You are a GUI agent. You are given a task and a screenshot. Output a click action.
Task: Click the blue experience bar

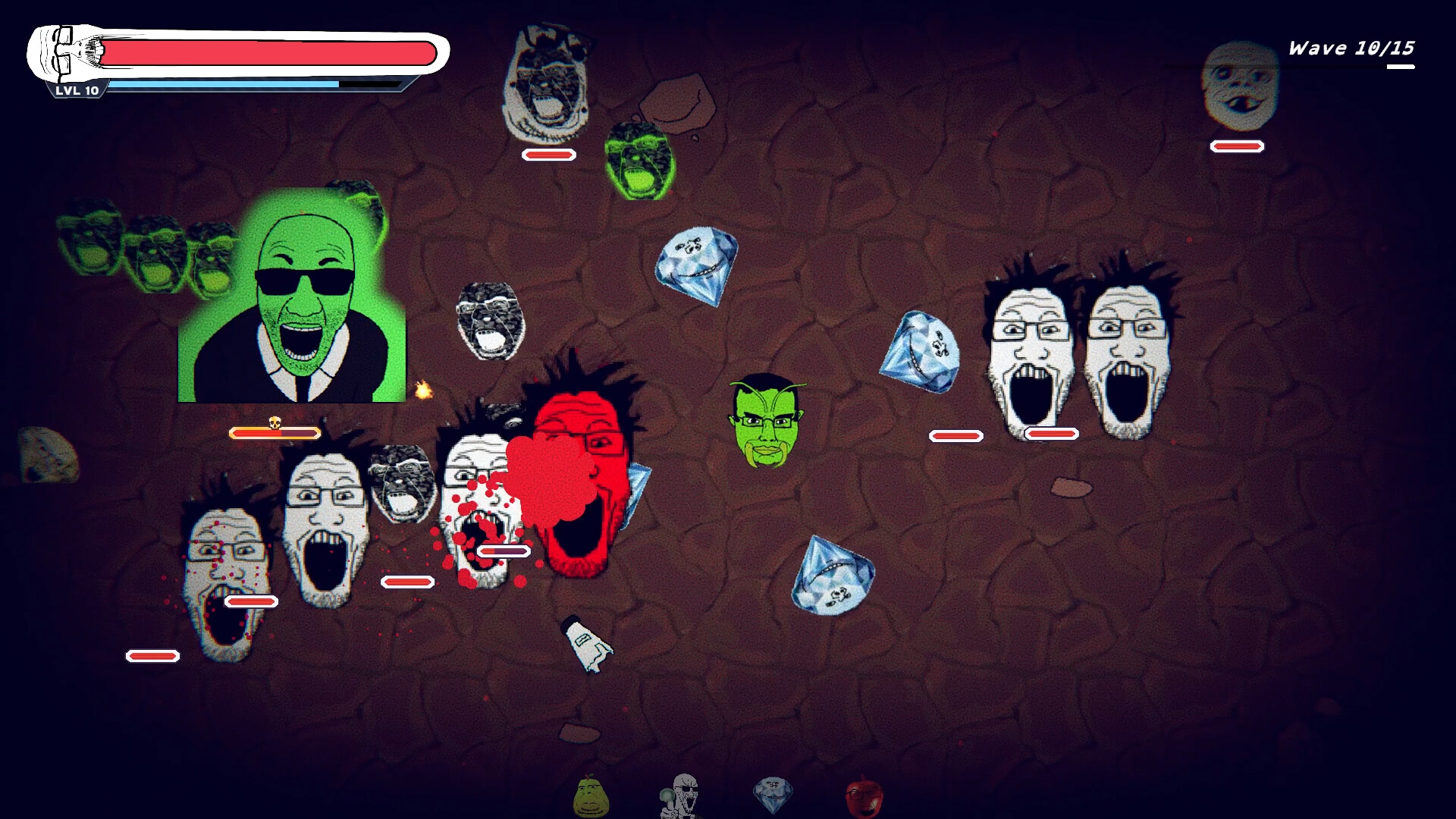coord(227,83)
